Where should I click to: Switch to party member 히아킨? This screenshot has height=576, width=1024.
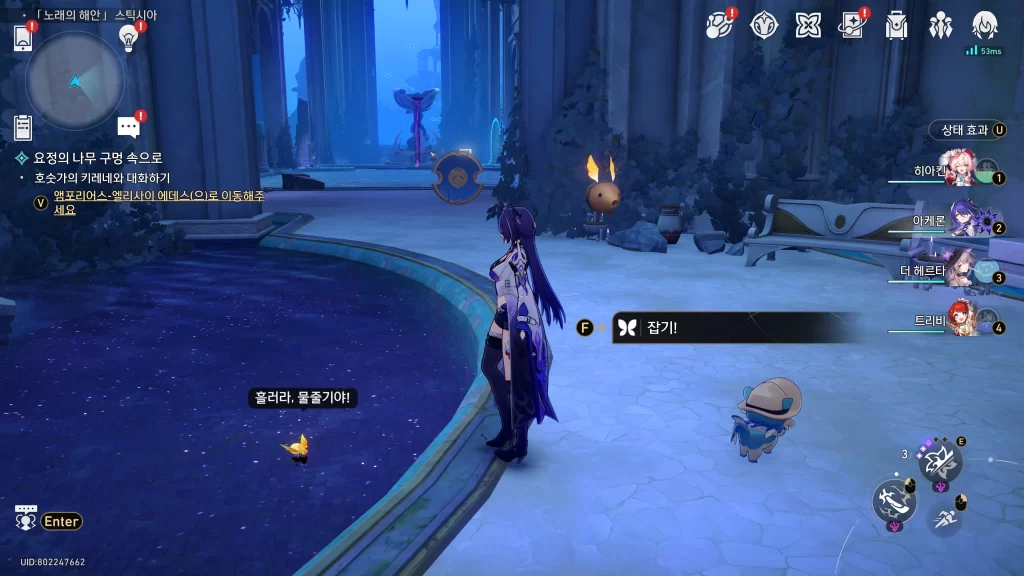tap(962, 171)
